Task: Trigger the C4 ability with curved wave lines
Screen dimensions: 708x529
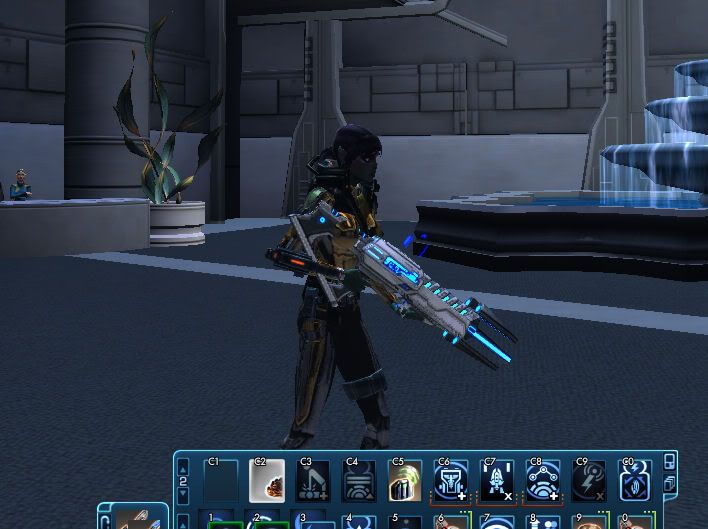Action: 360,481
